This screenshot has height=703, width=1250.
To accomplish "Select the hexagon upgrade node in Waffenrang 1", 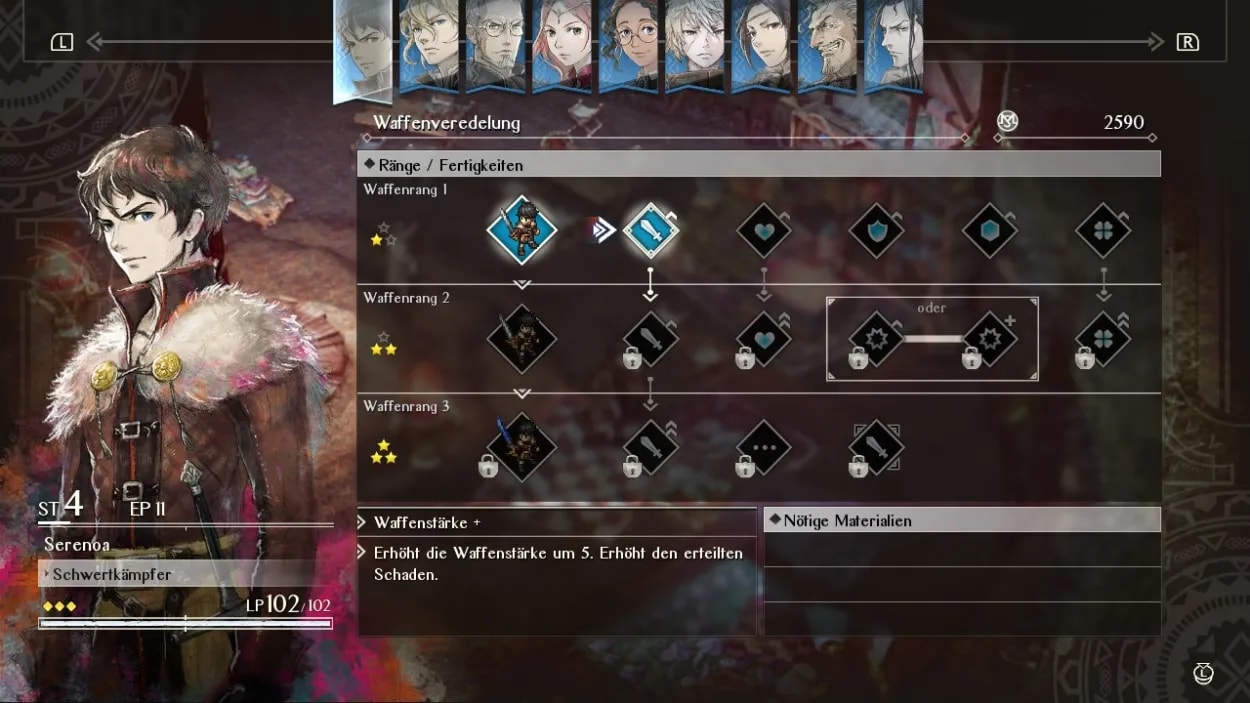I will point(990,231).
